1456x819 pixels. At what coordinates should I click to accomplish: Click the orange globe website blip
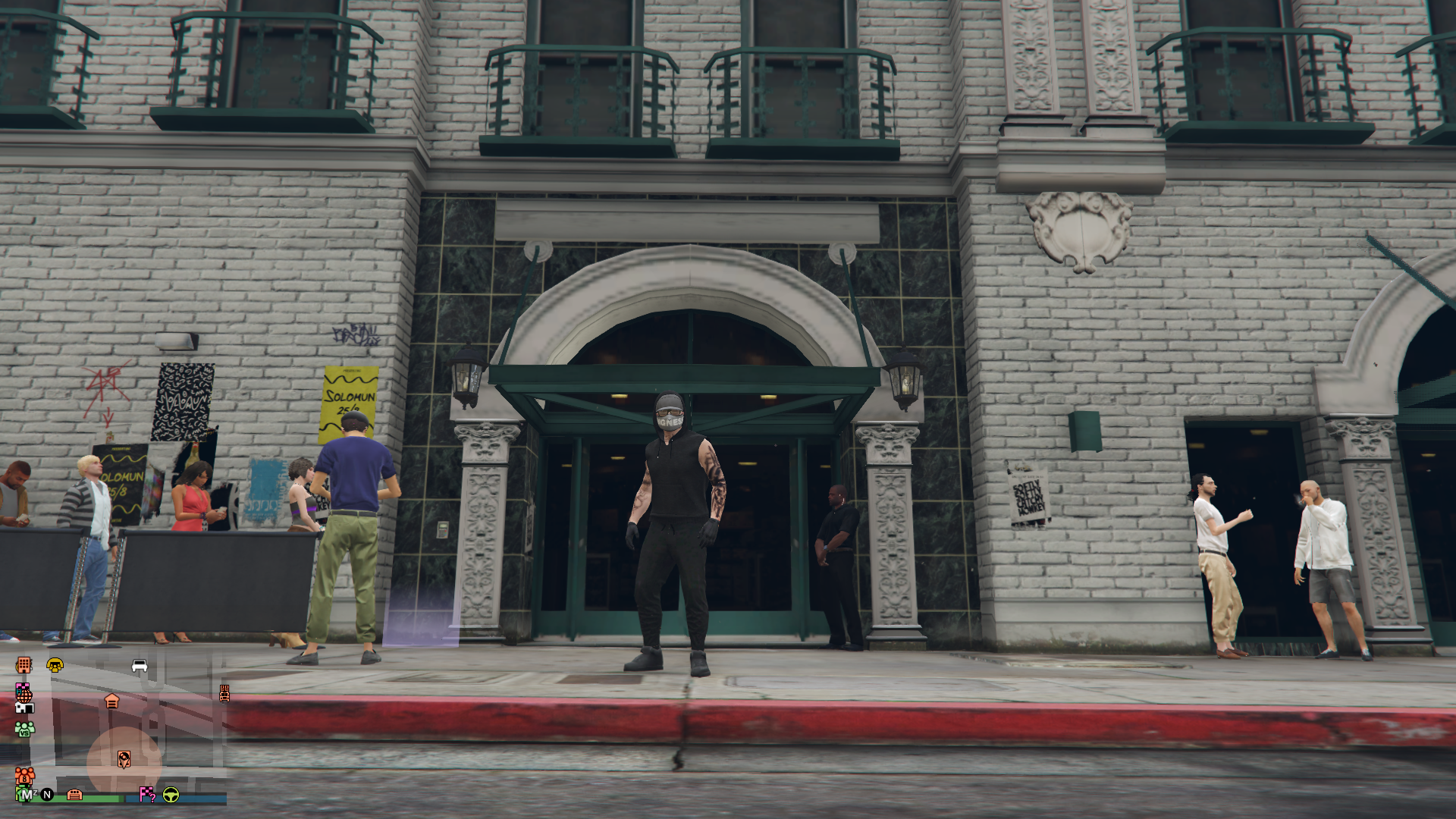pyautogui.click(x=25, y=698)
